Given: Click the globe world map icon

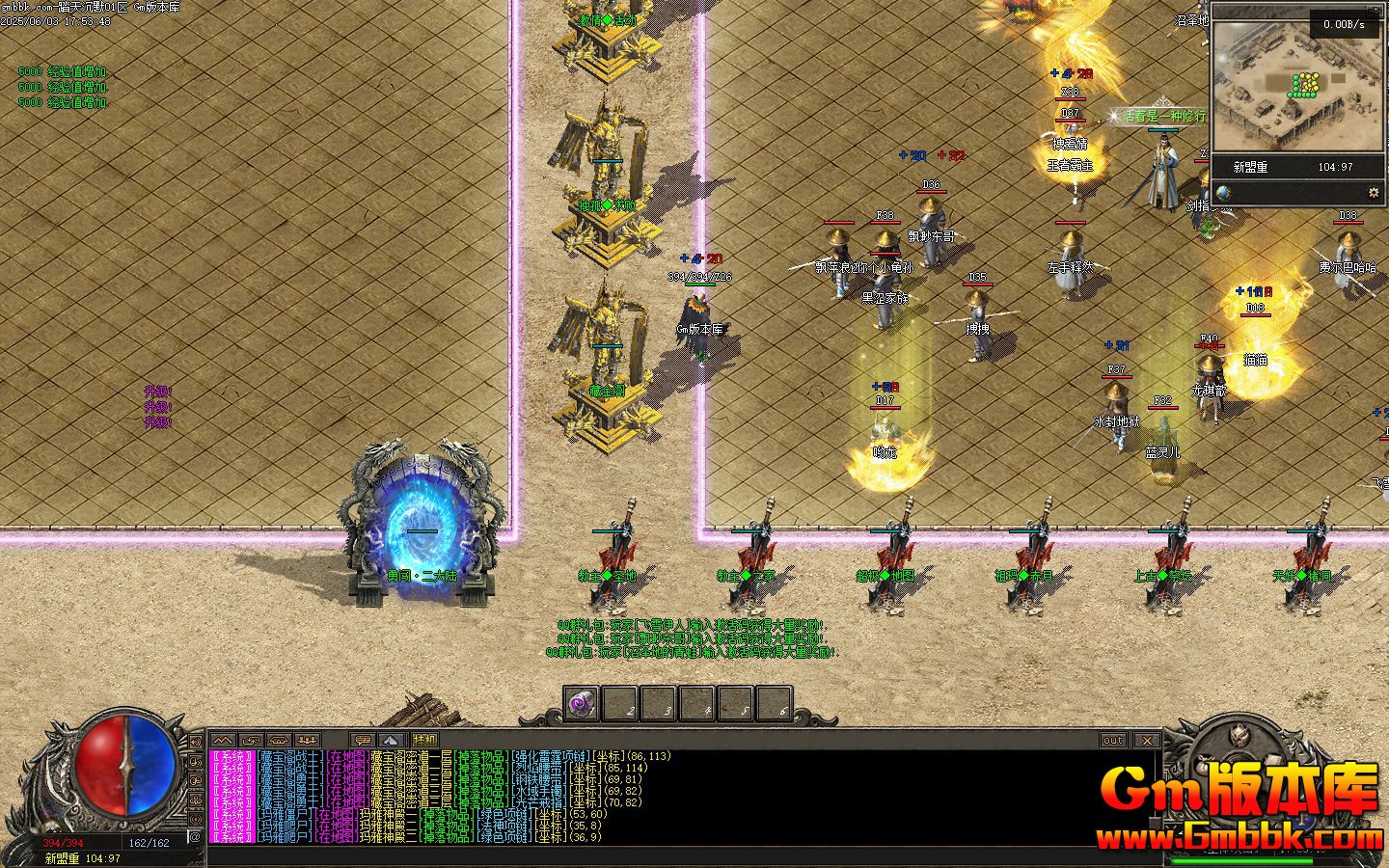Looking at the screenshot, I should (1223, 192).
